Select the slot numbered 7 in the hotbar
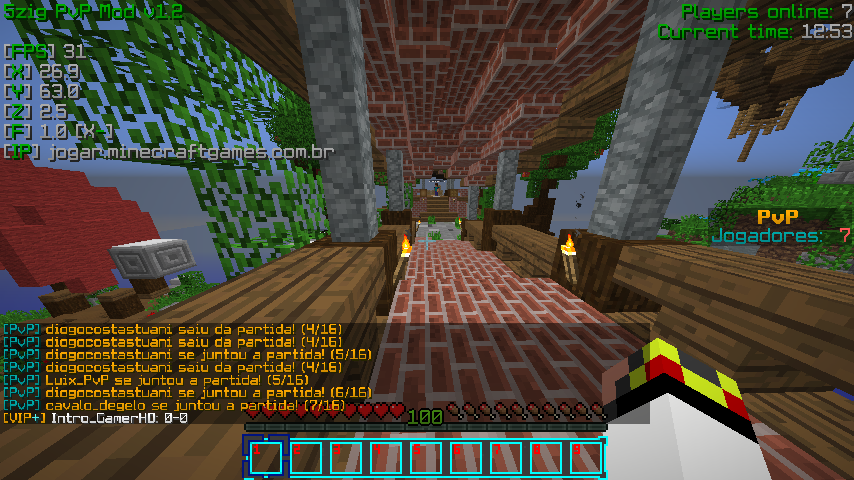 pos(506,458)
